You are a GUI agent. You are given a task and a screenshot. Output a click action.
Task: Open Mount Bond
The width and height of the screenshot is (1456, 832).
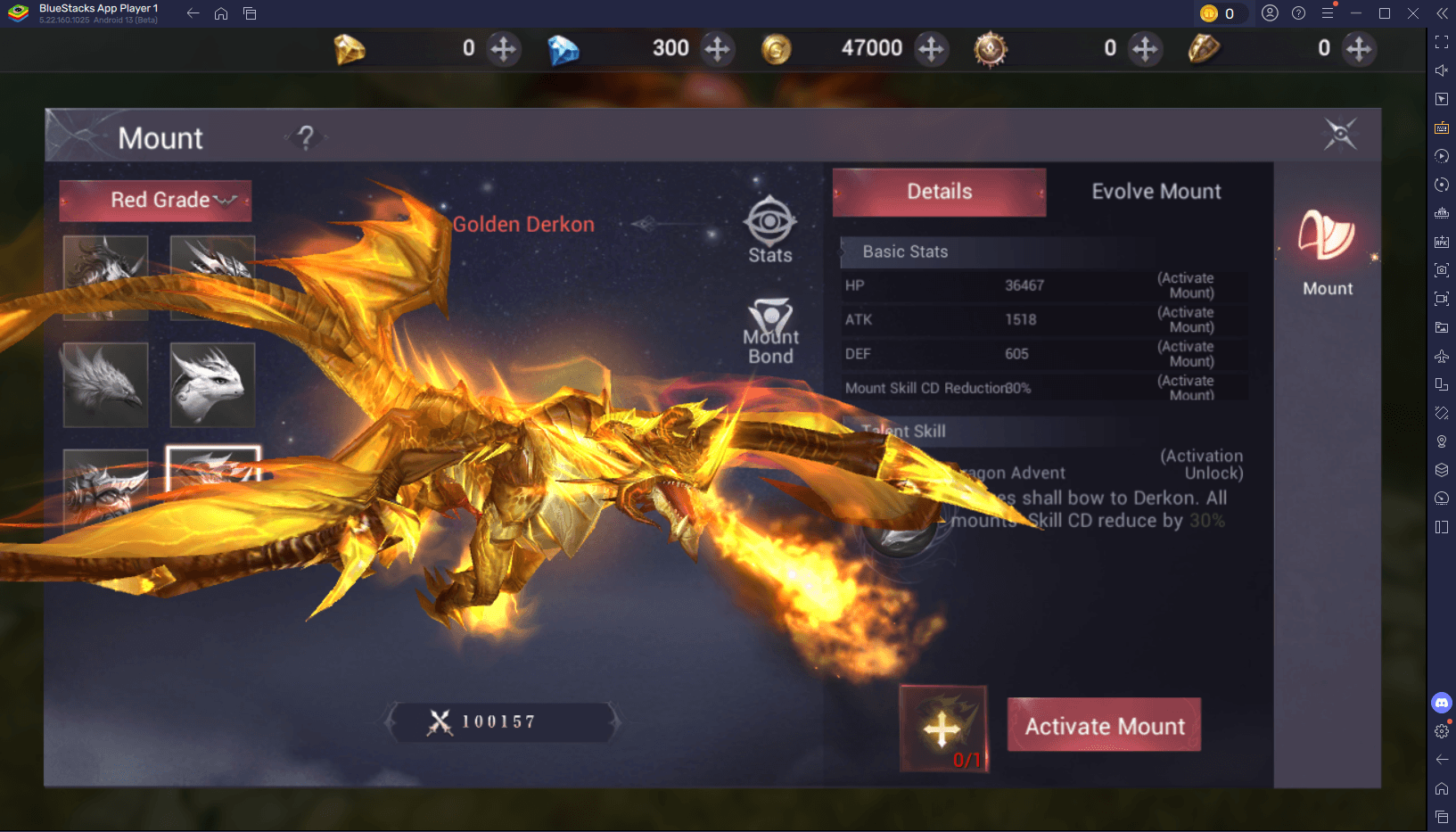pos(771,332)
